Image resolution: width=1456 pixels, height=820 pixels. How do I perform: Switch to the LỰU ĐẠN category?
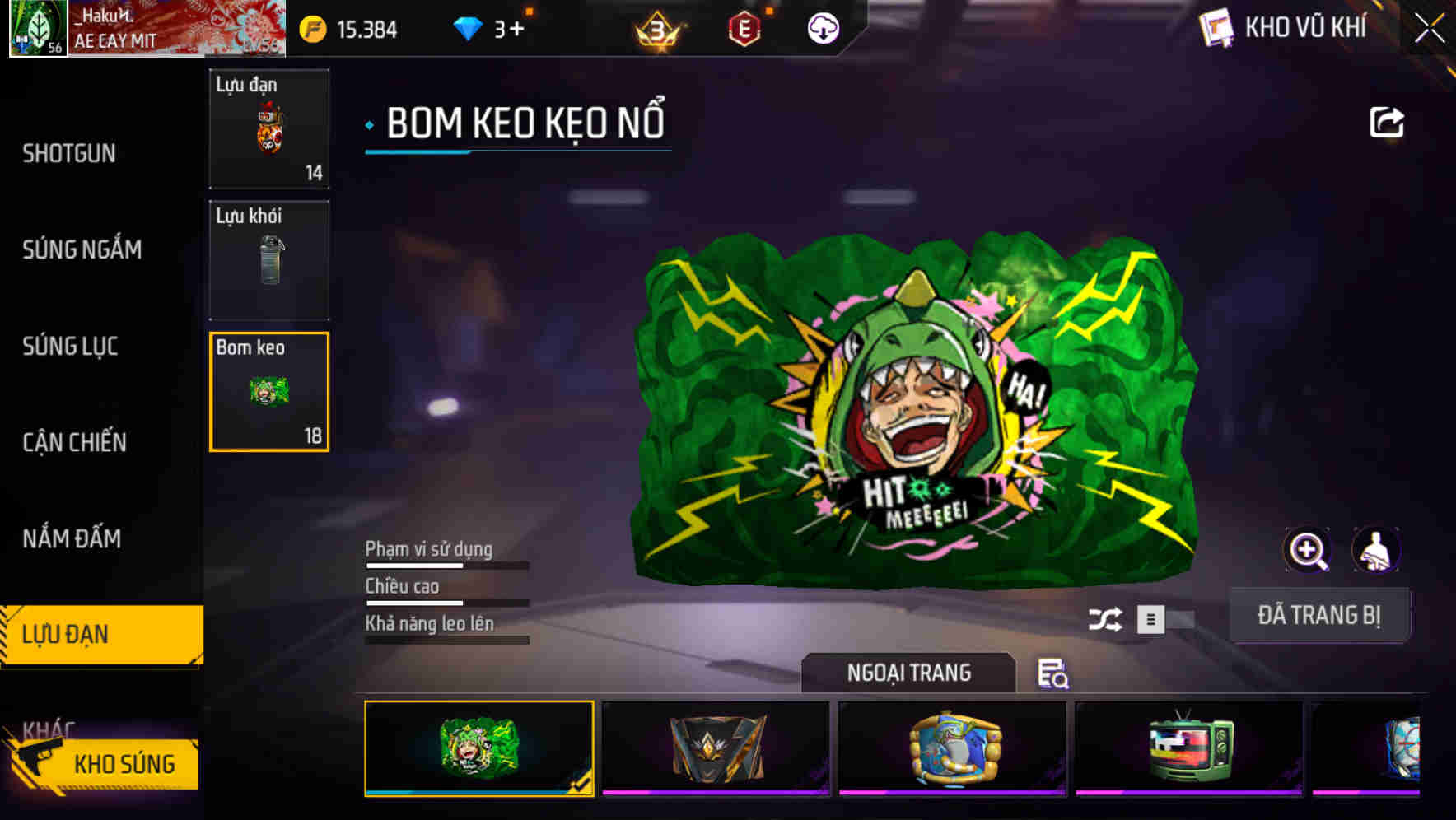coord(66,634)
